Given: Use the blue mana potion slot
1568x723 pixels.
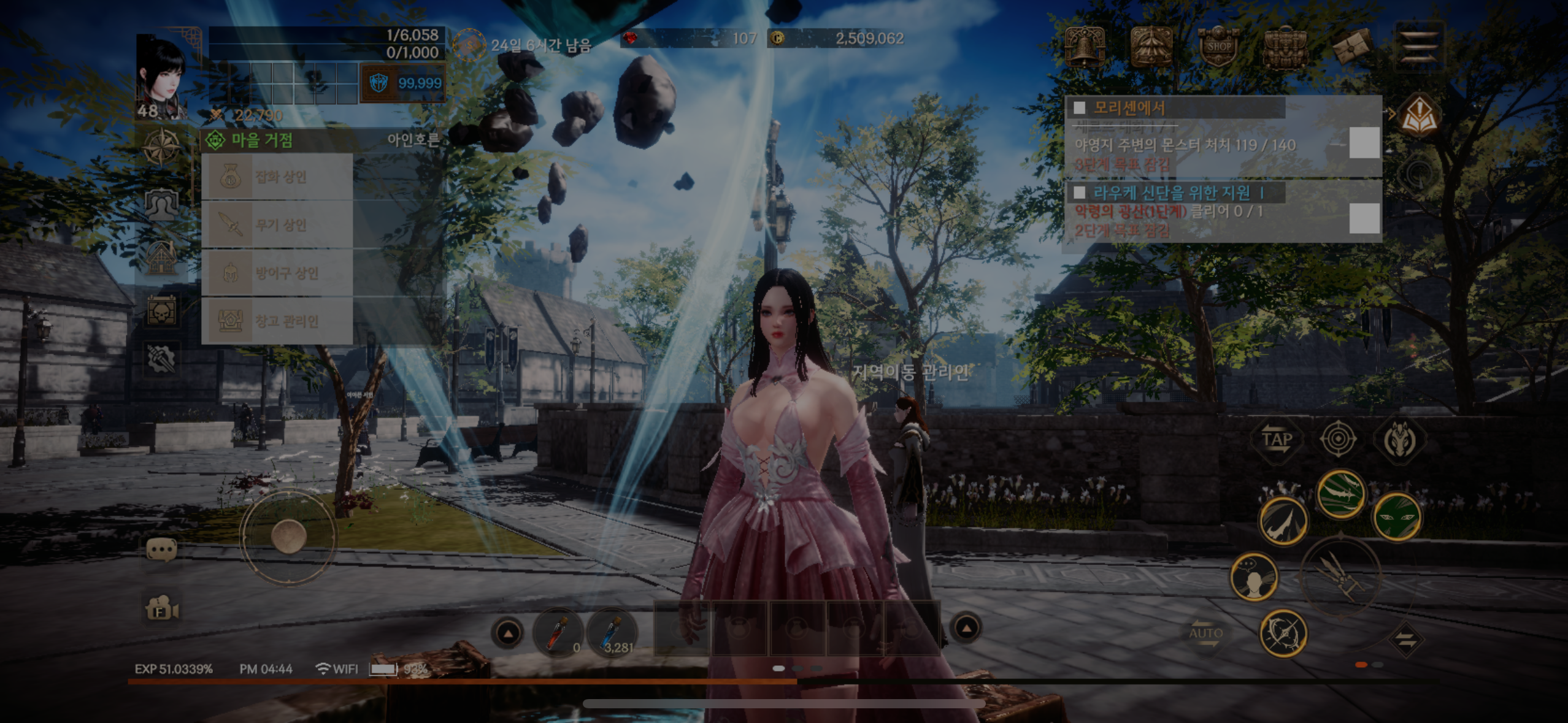Looking at the screenshot, I should [x=612, y=632].
